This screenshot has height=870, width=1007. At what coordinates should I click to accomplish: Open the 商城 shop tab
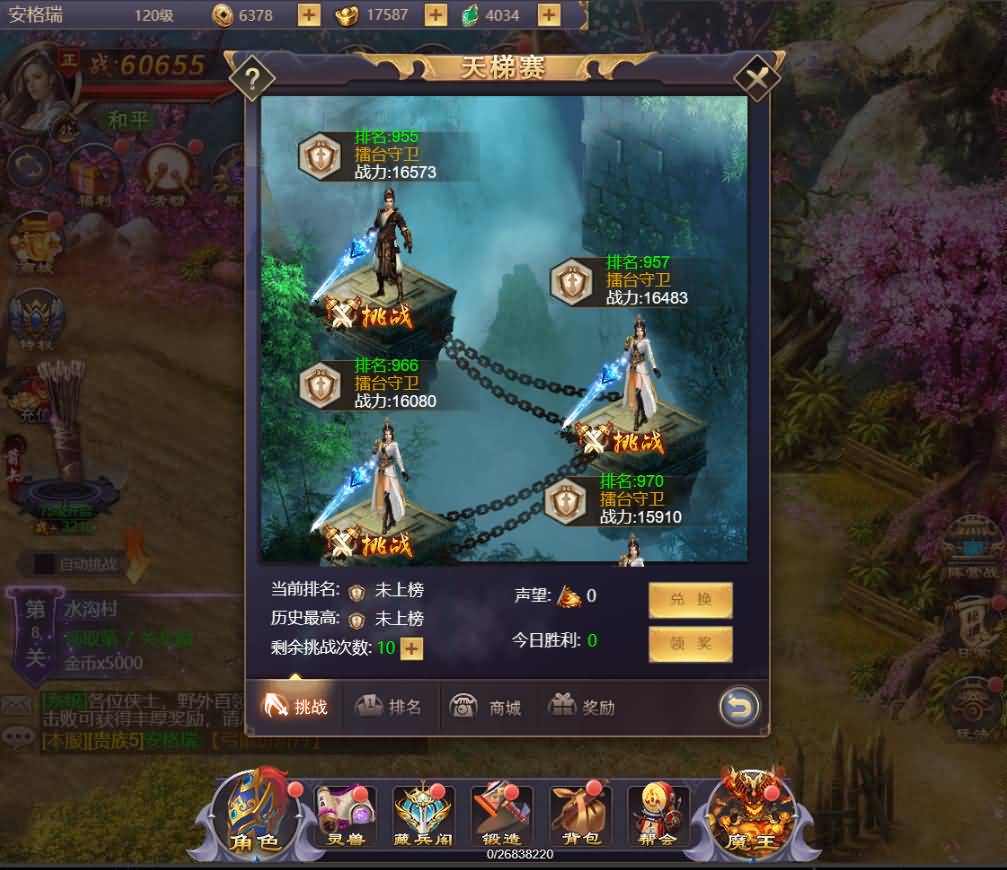click(x=487, y=707)
